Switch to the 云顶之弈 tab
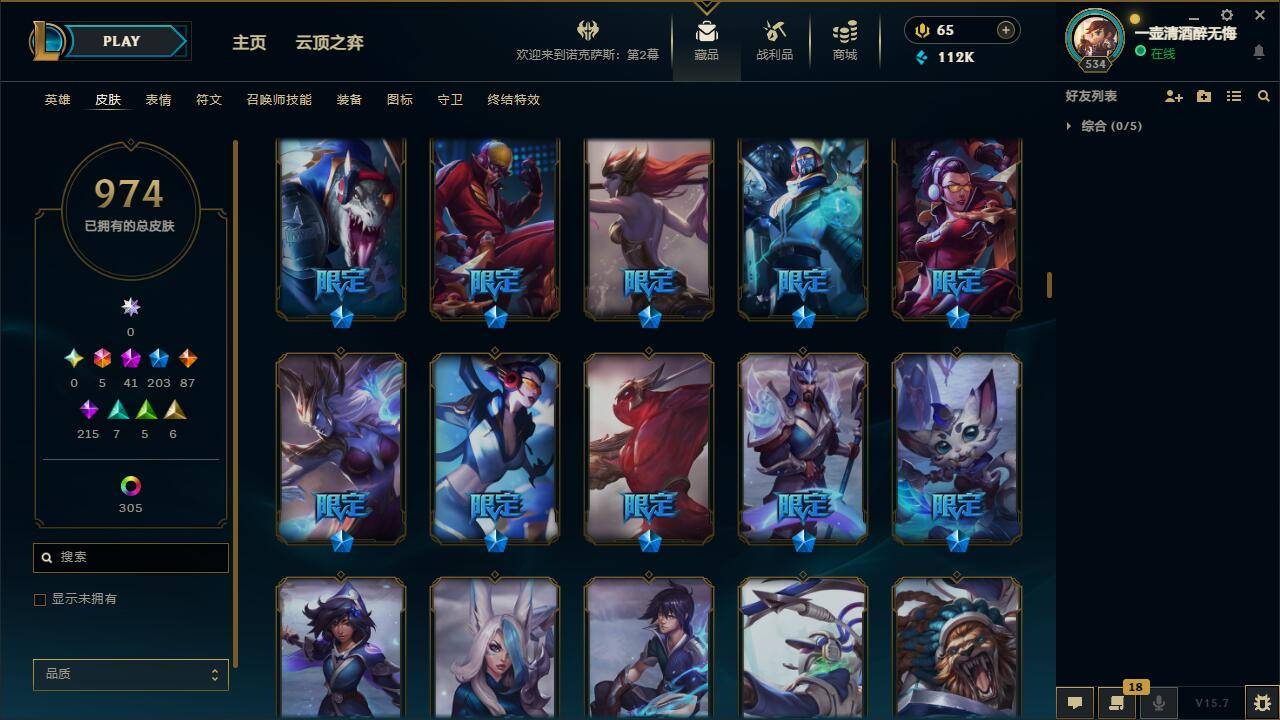The height and width of the screenshot is (720, 1280). pos(328,43)
